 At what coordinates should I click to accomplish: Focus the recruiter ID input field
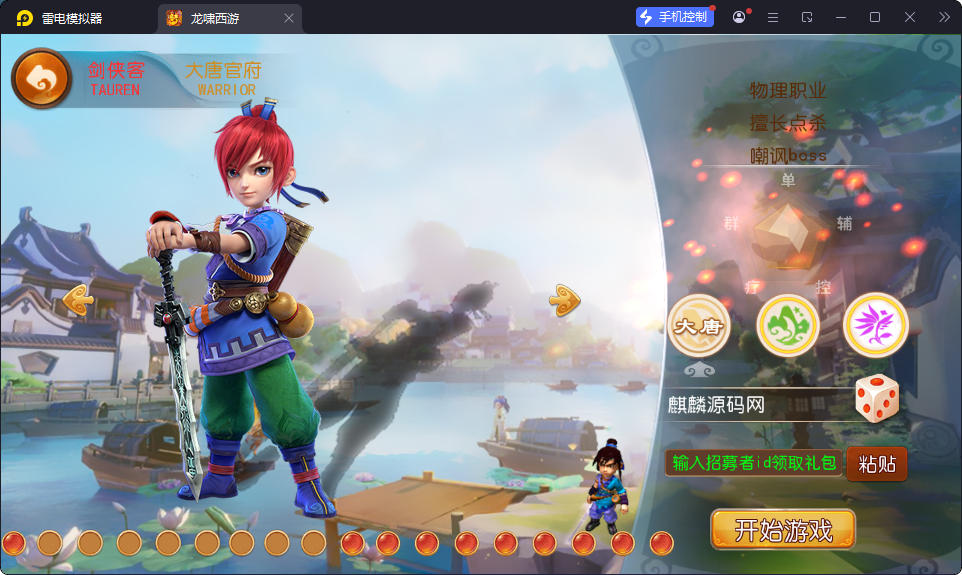coord(754,463)
